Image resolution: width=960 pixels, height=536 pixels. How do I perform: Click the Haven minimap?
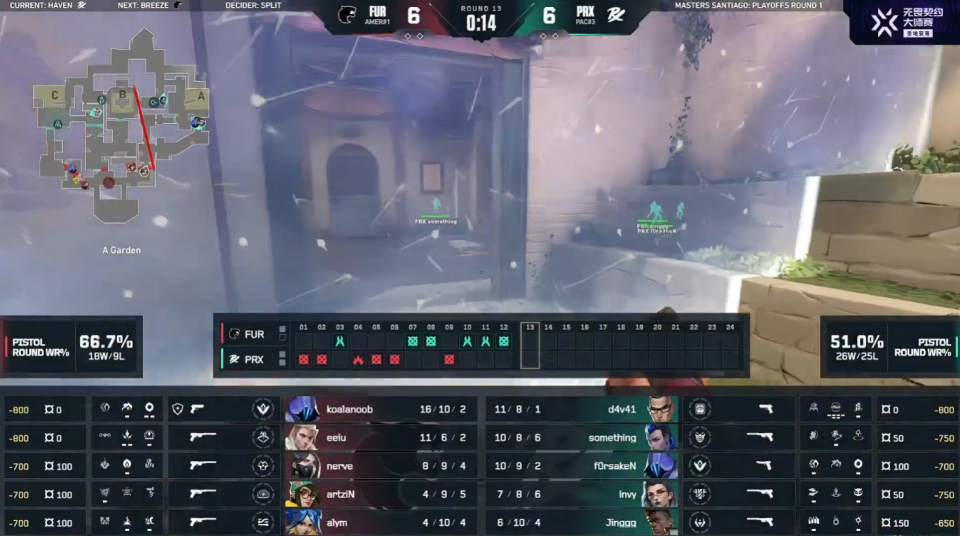pos(122,125)
